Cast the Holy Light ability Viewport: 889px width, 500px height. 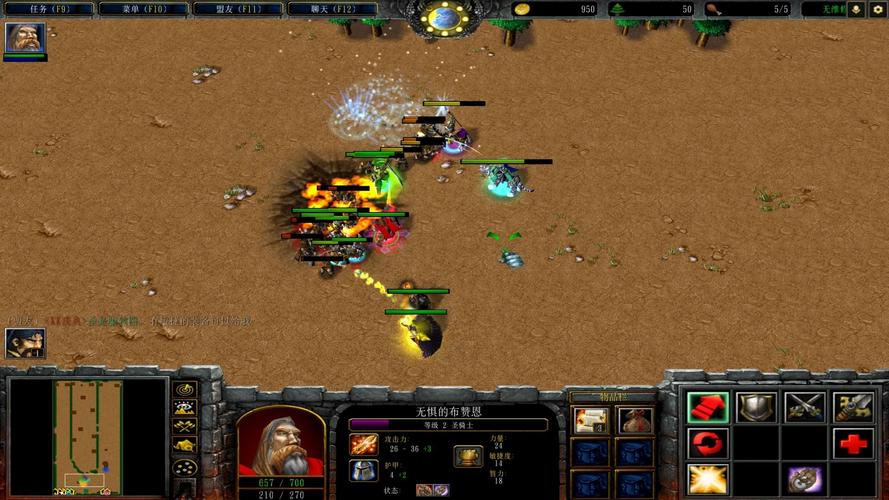coord(708,479)
